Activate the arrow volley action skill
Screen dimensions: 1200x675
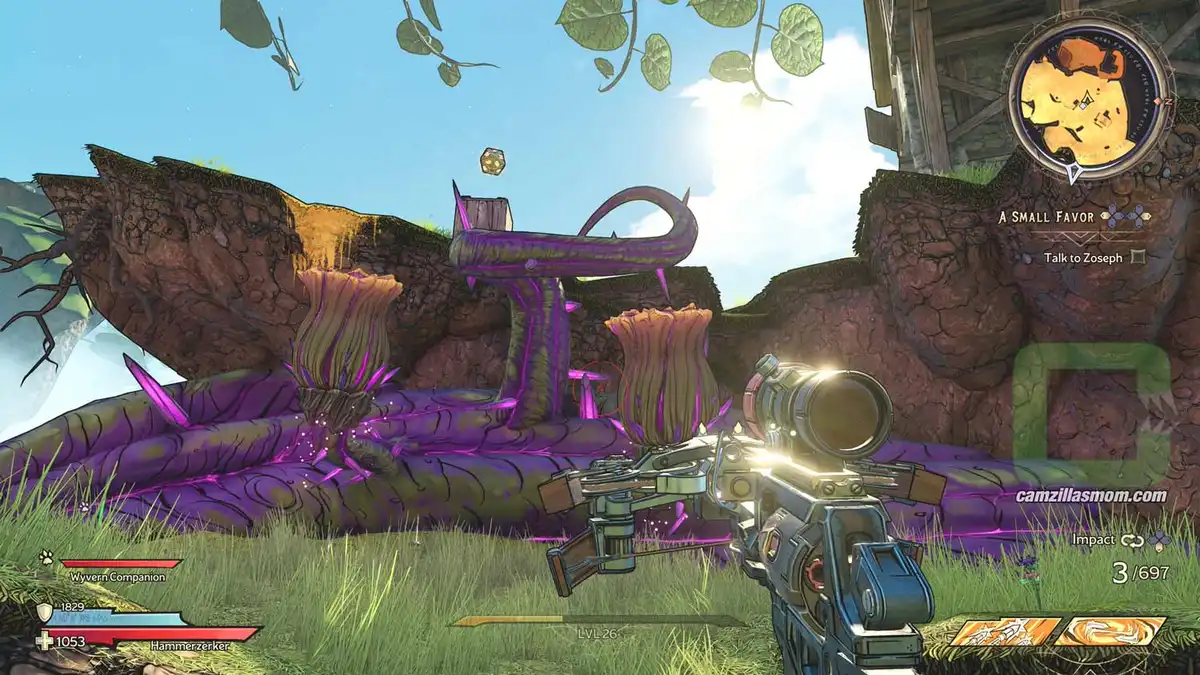[1004, 632]
